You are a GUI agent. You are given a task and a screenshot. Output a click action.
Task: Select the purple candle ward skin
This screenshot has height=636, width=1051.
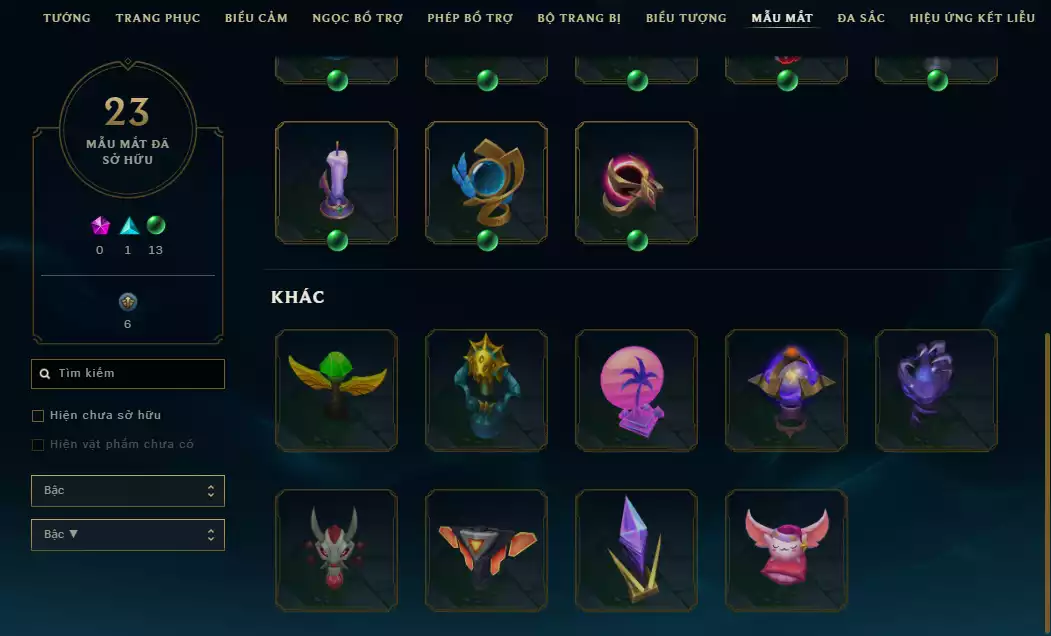[x=336, y=182]
